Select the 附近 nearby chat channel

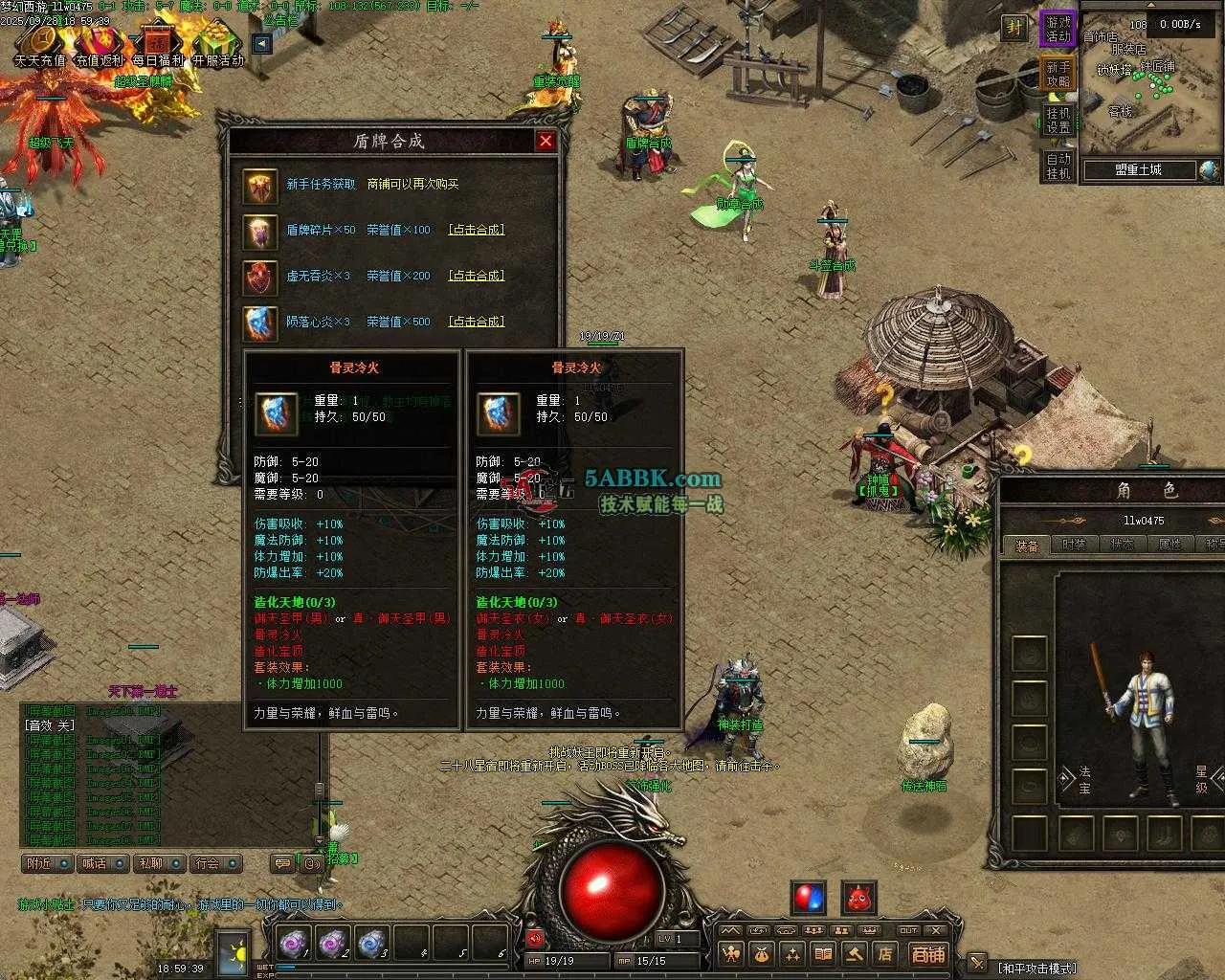coord(47,863)
